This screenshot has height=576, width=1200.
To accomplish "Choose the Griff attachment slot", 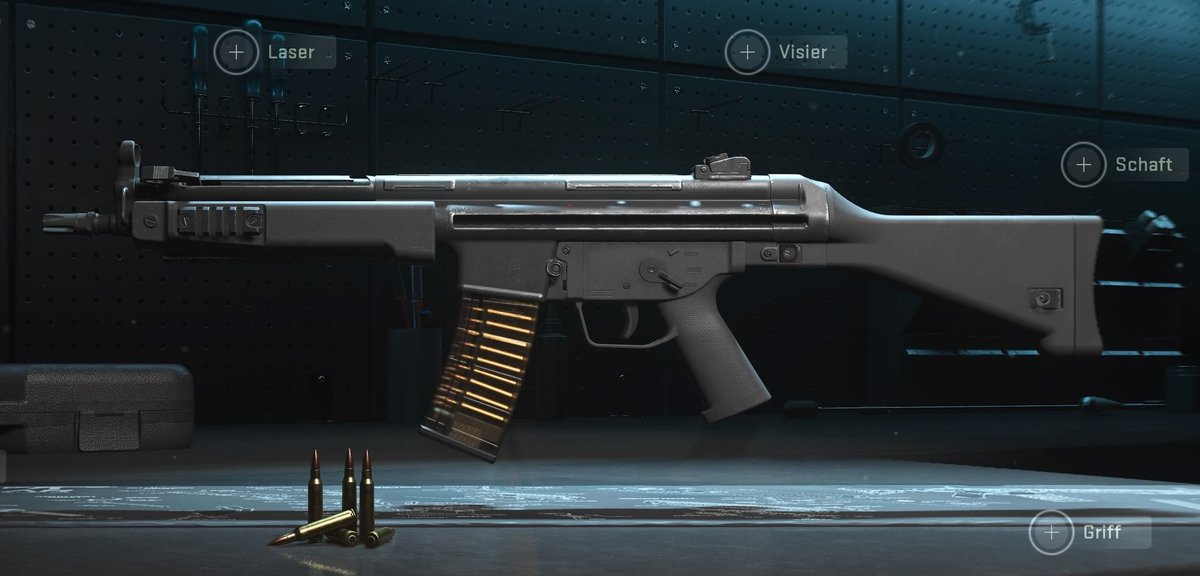I will [1051, 532].
